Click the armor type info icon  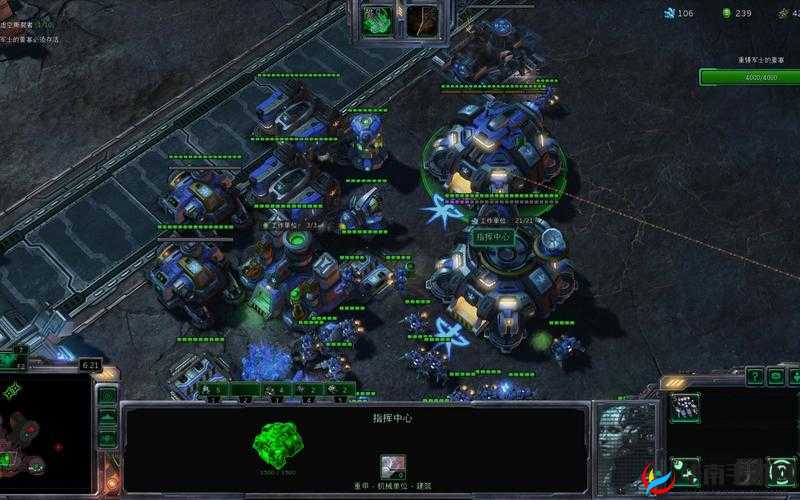pyautogui.click(x=393, y=466)
